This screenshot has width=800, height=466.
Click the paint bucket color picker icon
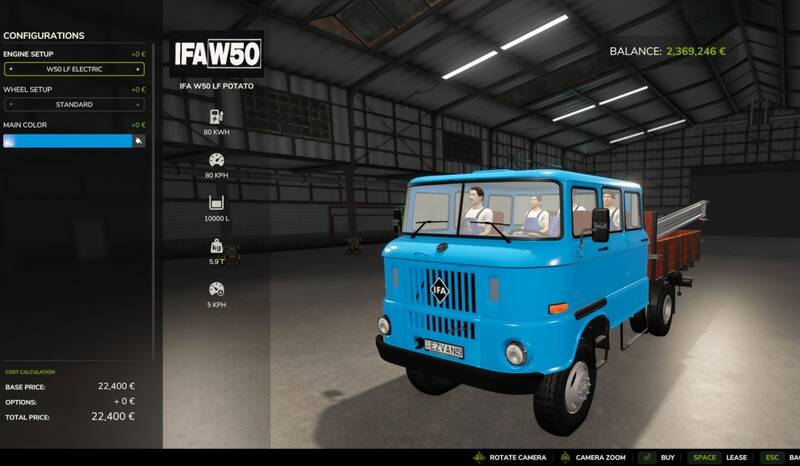(139, 141)
